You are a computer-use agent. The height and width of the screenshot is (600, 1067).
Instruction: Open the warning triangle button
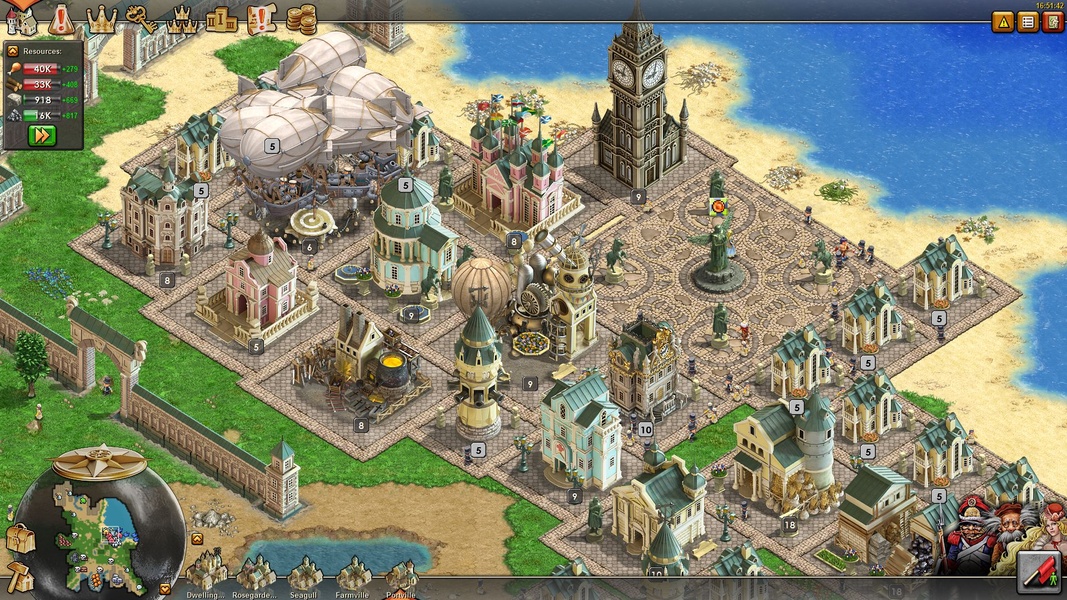(1003, 22)
